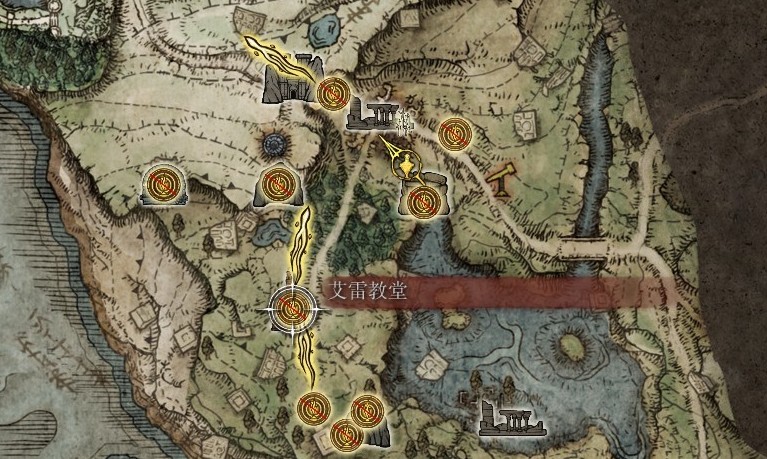The image size is (767, 459).
Task: Select the ruined gate landmark icon
Action: (x=288, y=85)
